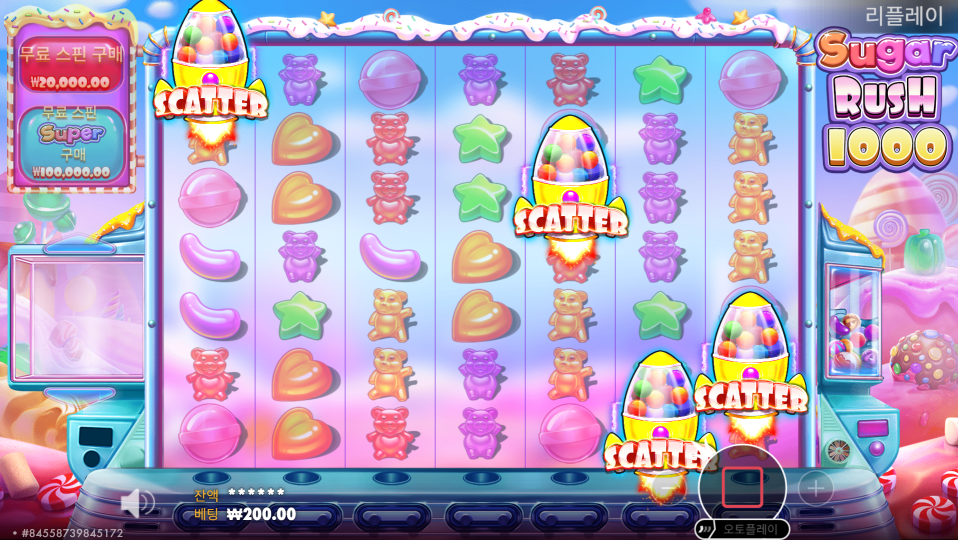Toggle the sound speaker icon
Screen dimensions: 958x540
click(x=137, y=502)
